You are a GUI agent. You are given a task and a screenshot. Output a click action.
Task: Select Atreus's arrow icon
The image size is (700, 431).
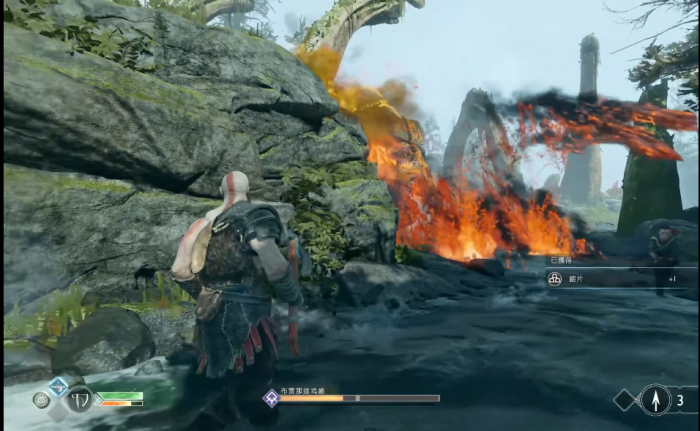pyautogui.click(x=655, y=400)
